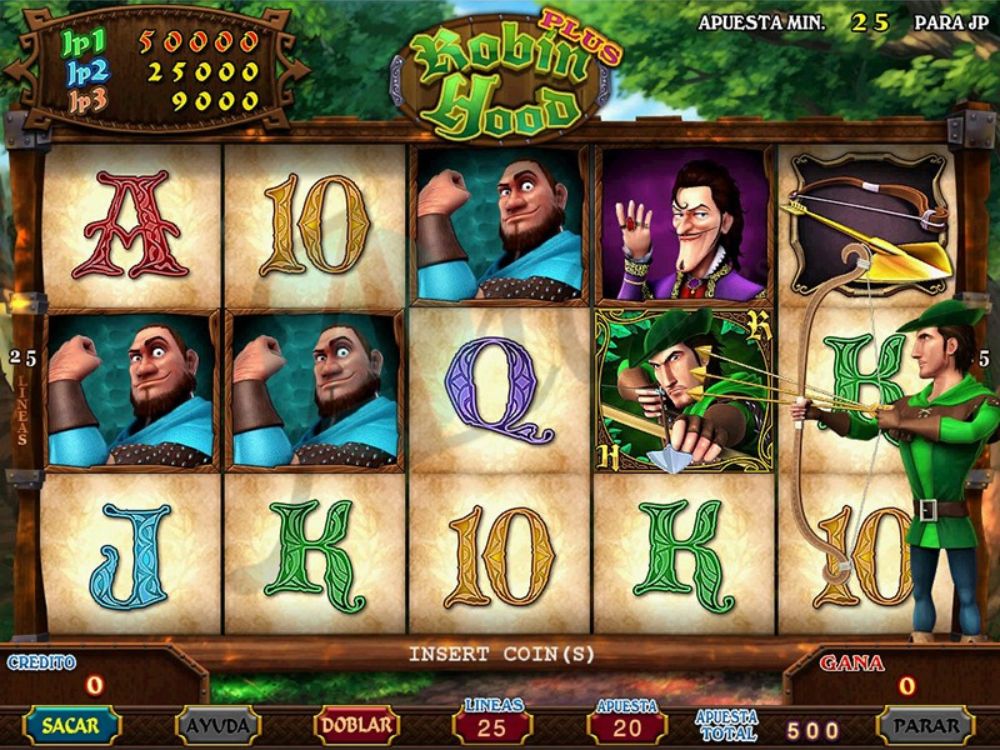Screen dimensions: 1000x750
Task: Activate the DOBLAR double-up button
Action: tap(357, 725)
